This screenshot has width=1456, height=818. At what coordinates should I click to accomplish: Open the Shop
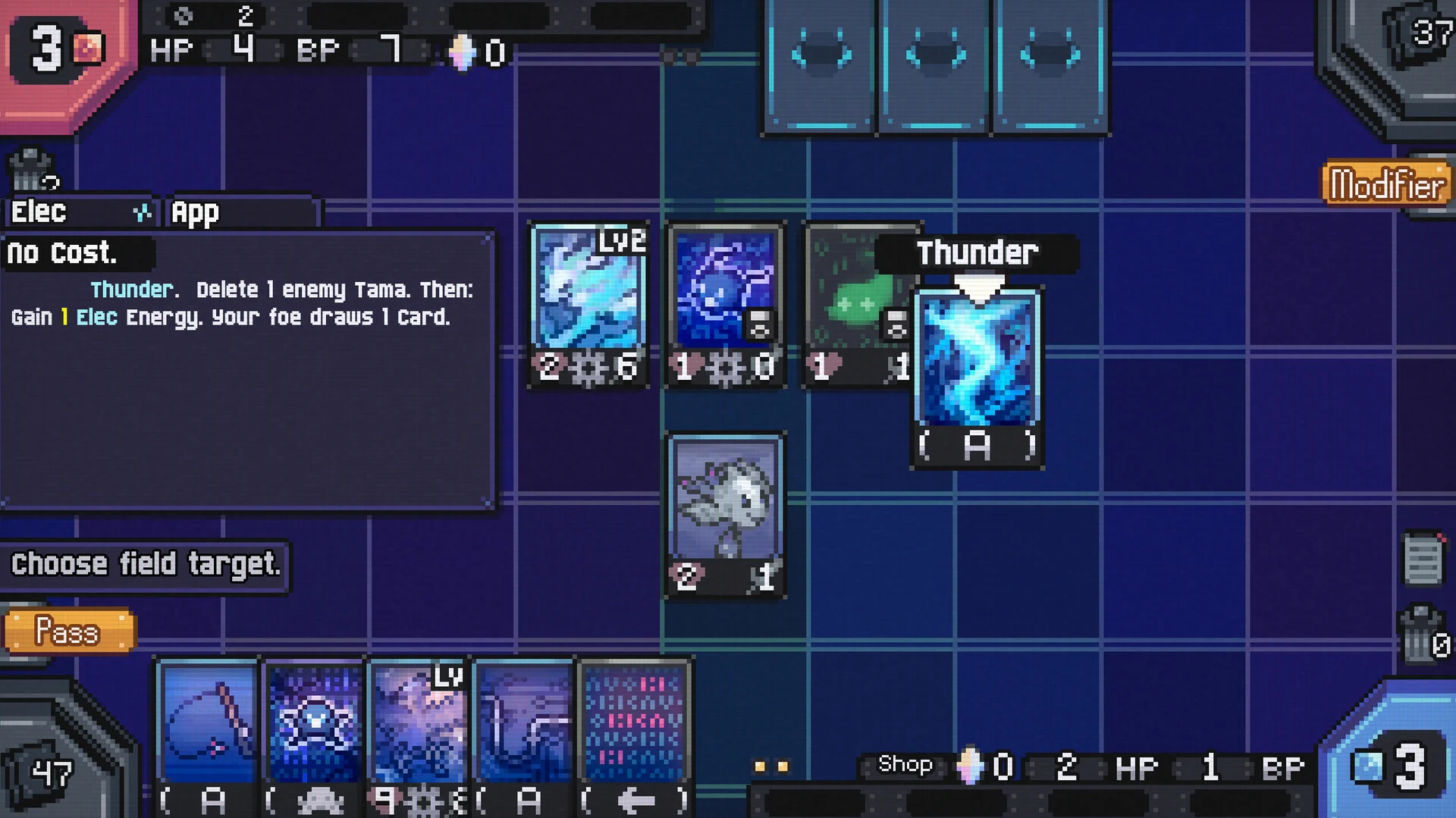click(x=905, y=764)
